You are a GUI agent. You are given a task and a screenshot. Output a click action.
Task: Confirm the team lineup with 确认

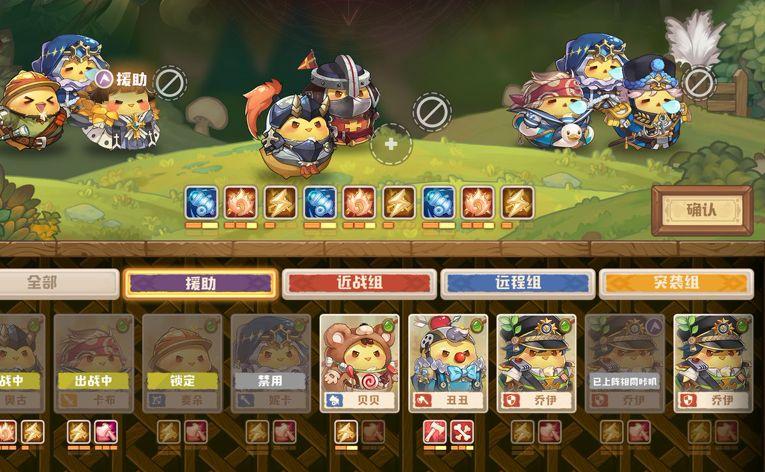701,210
